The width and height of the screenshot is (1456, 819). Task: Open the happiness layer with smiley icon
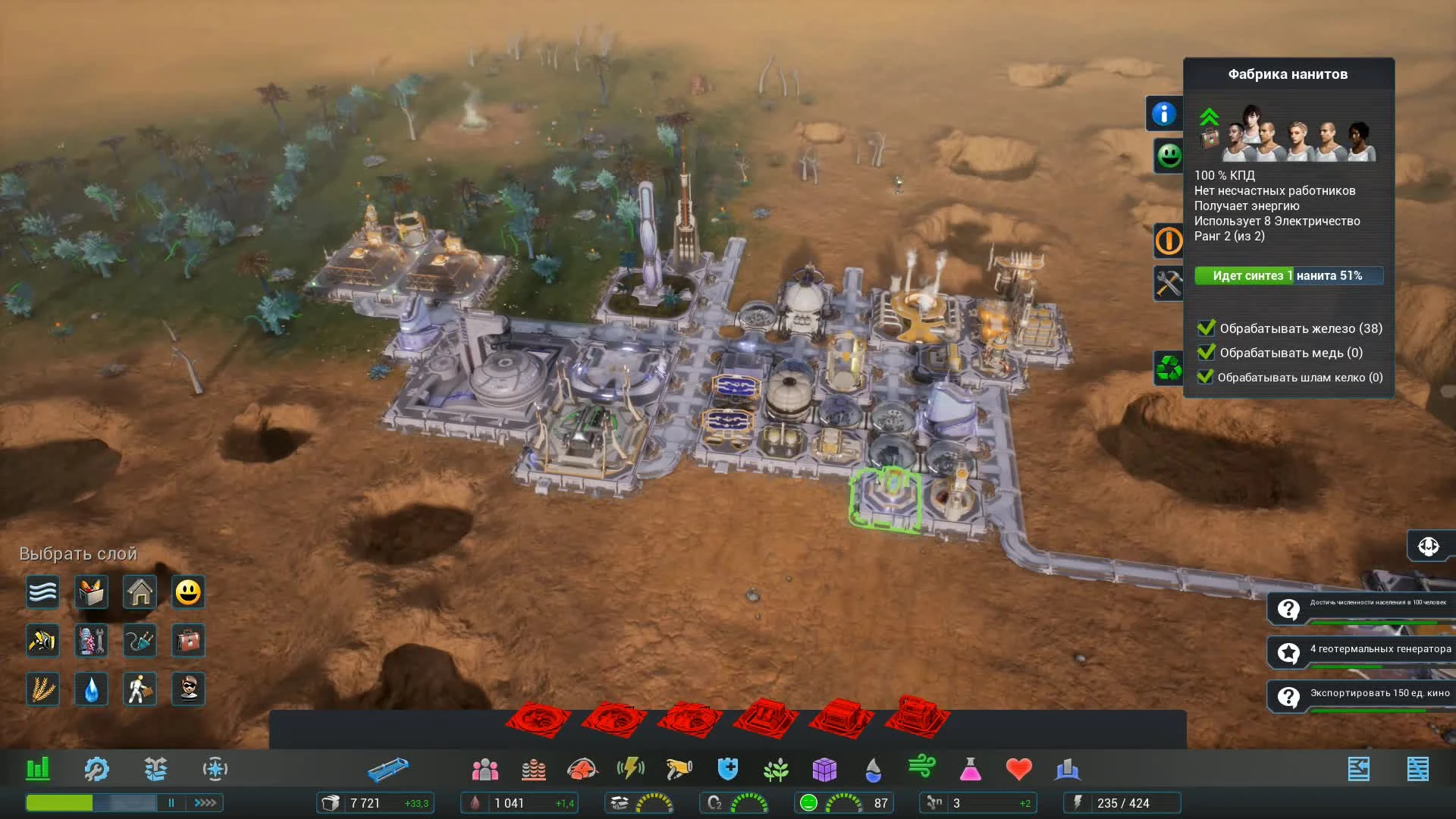(188, 592)
